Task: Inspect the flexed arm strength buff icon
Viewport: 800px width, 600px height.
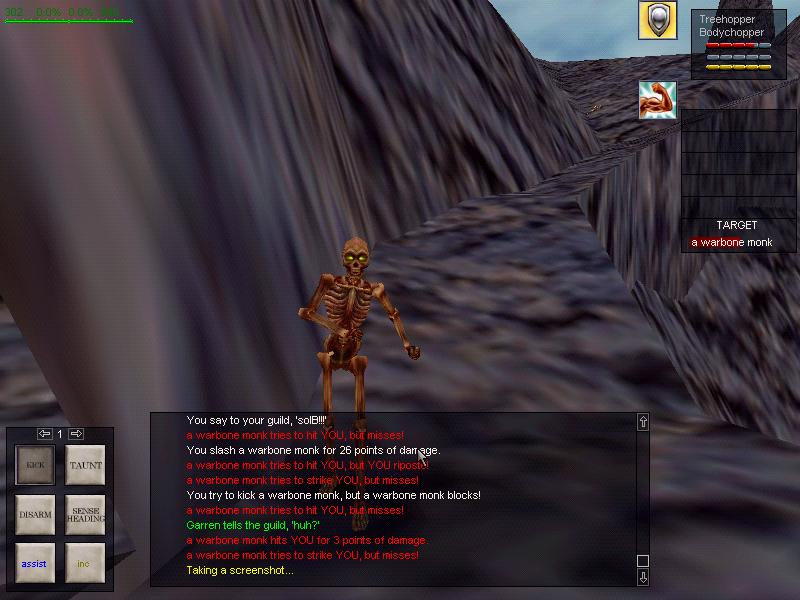Action: click(657, 100)
